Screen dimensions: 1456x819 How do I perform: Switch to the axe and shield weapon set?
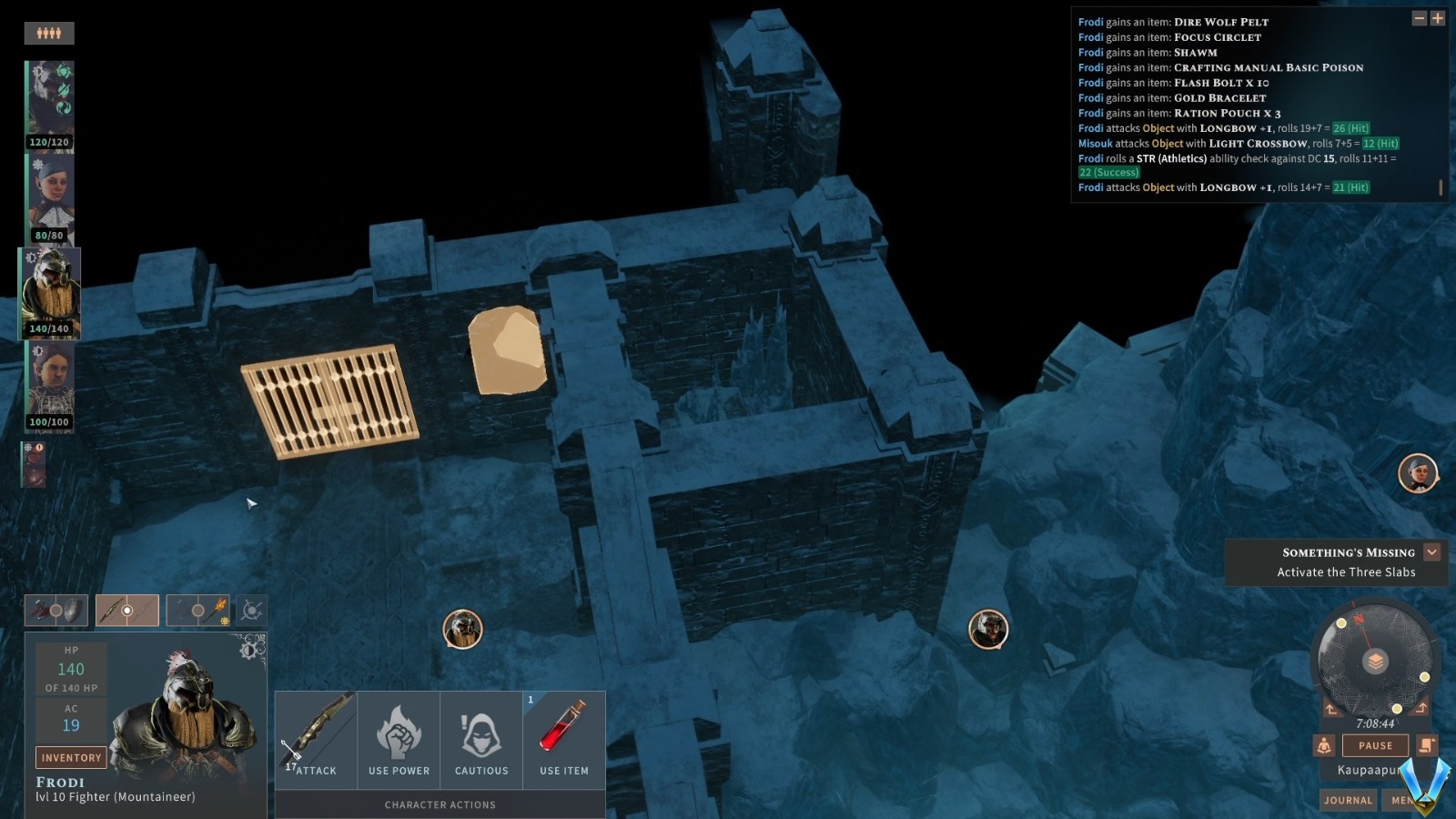56,611
